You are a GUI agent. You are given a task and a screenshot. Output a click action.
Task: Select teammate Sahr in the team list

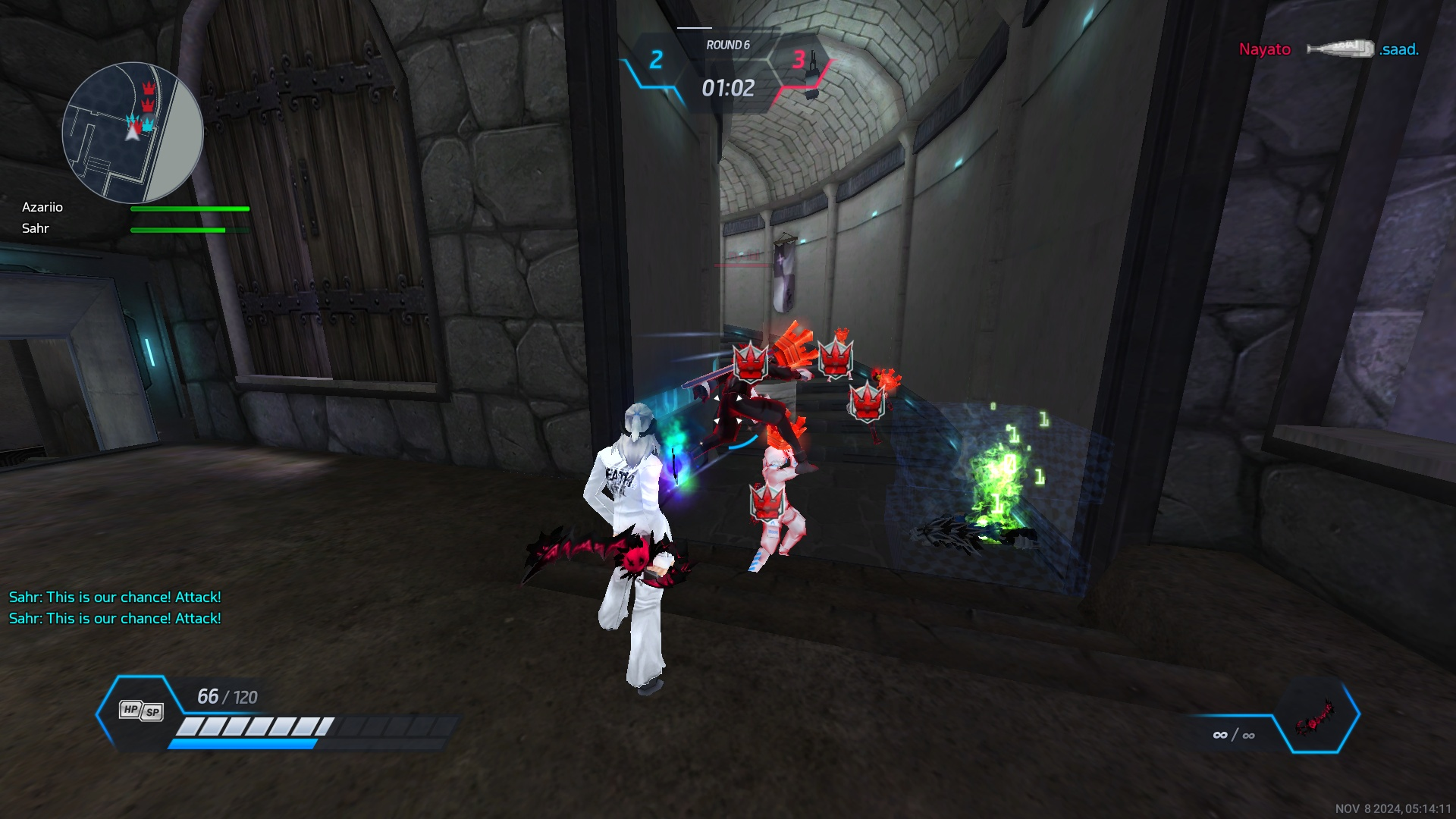(x=36, y=228)
